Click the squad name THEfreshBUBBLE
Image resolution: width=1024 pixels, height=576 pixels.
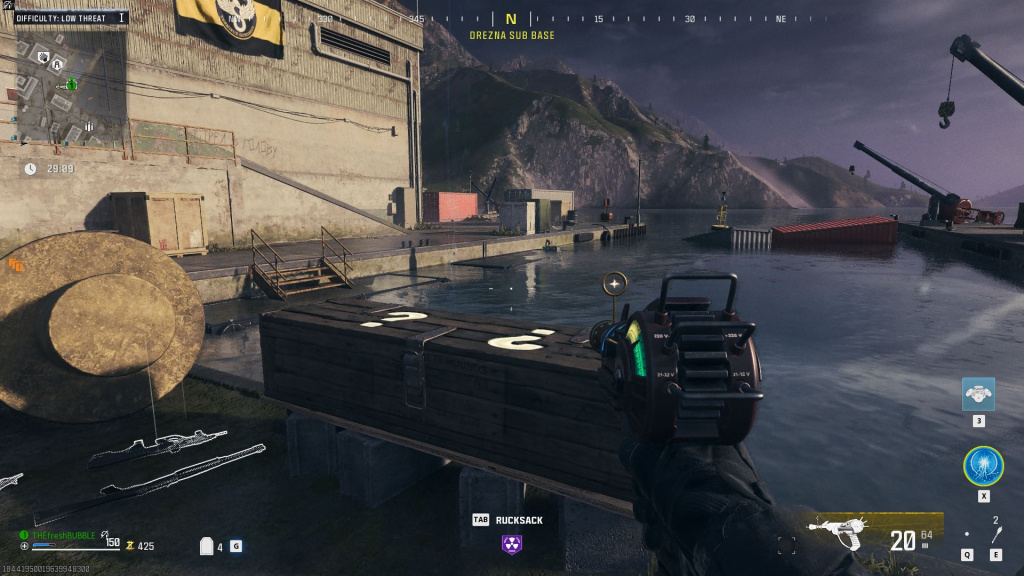click(62, 535)
